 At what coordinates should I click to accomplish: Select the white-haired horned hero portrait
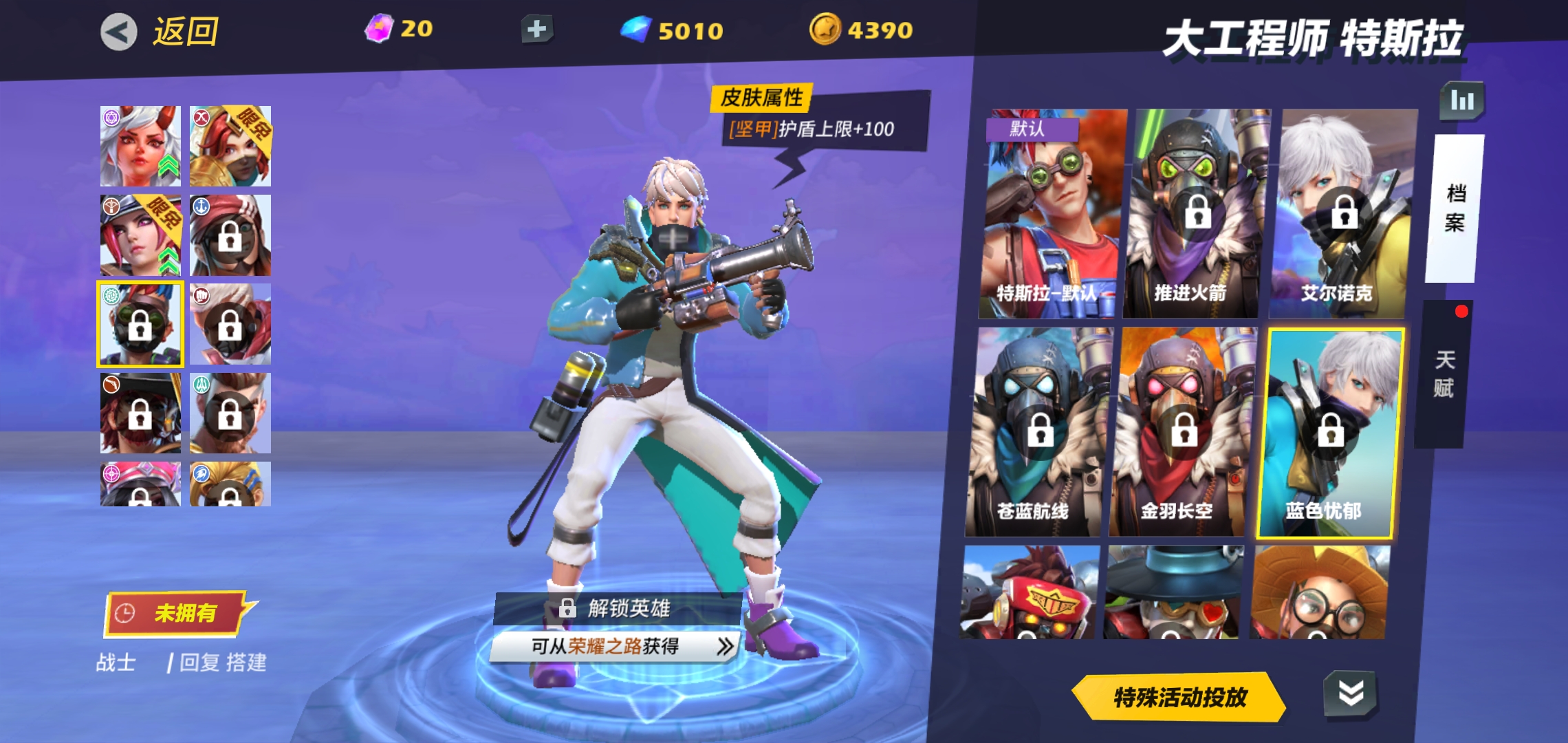coord(140,146)
